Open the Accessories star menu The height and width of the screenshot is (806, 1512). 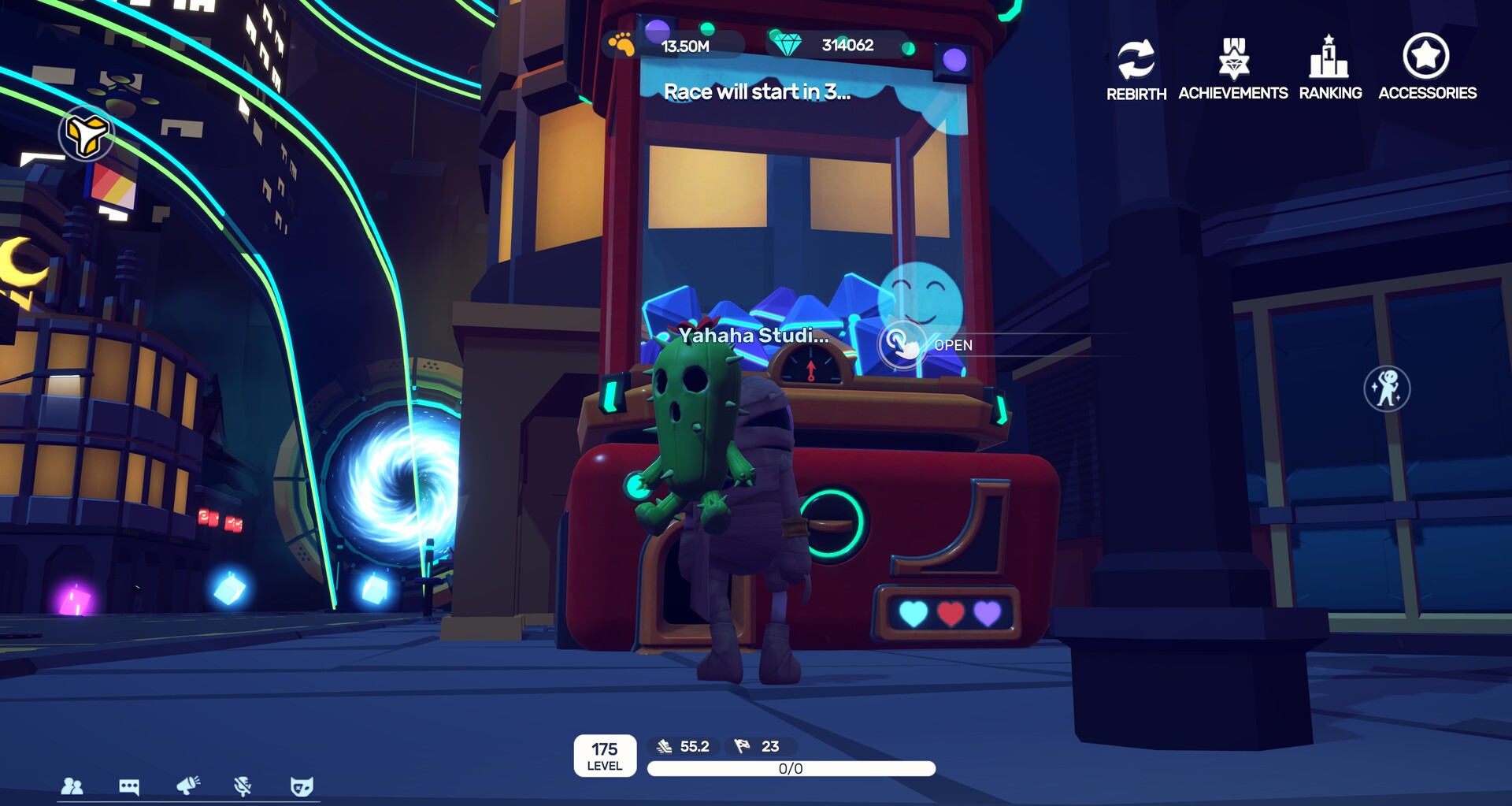pyautogui.click(x=1428, y=57)
